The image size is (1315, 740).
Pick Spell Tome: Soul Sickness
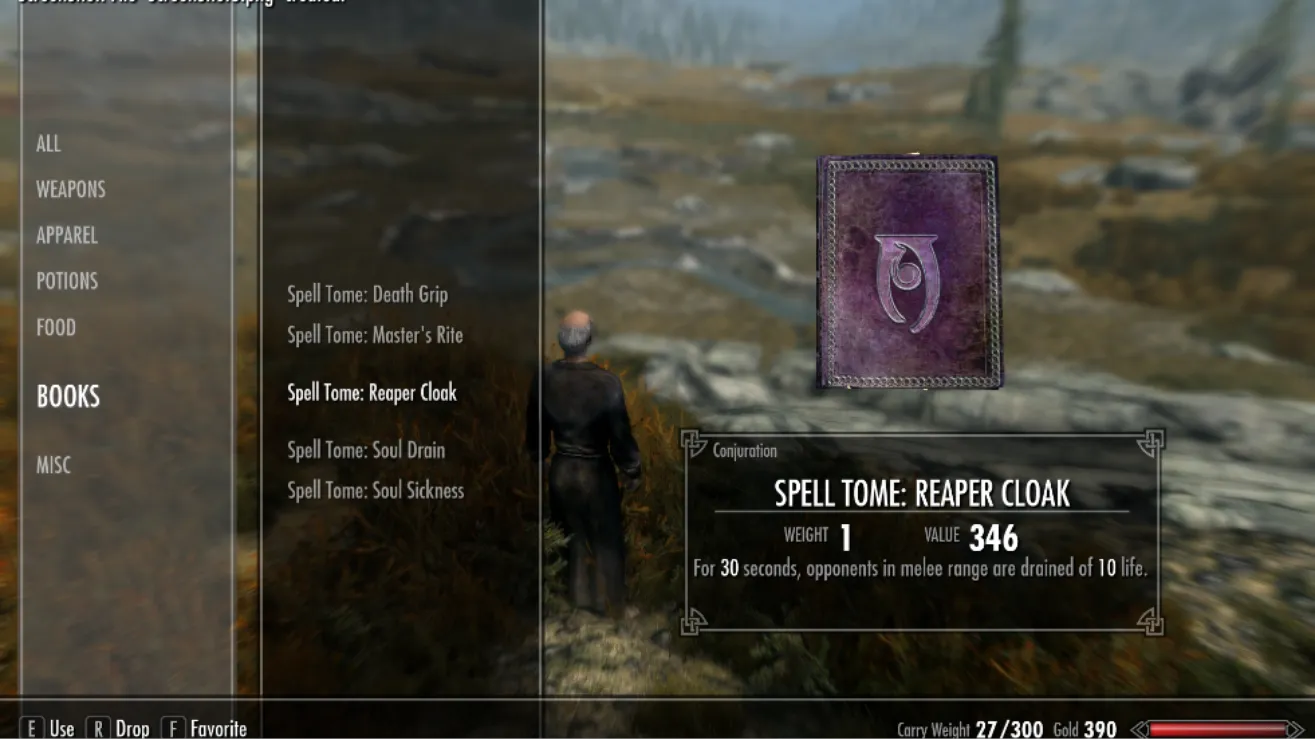pyautogui.click(x=375, y=490)
